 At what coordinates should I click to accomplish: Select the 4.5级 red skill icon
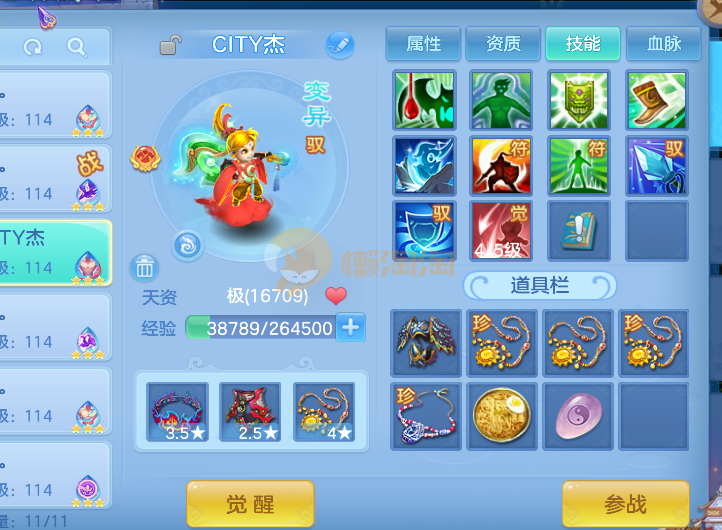point(503,231)
